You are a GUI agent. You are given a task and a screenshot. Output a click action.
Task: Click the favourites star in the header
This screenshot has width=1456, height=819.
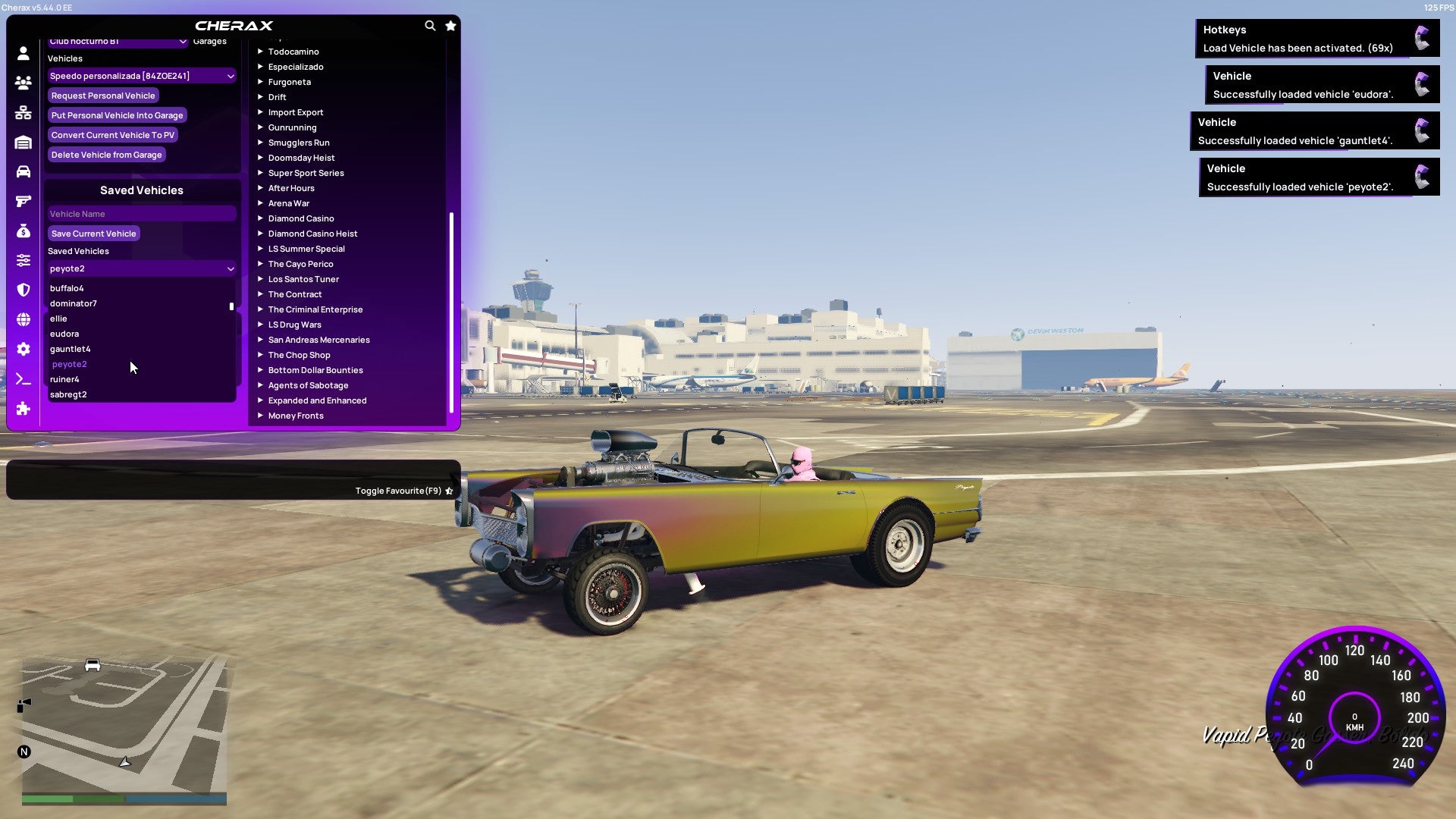click(450, 25)
